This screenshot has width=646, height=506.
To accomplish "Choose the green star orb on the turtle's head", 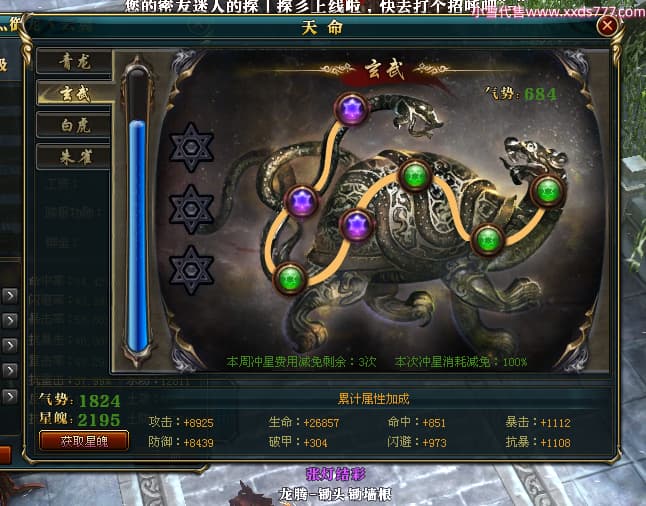I will [546, 190].
